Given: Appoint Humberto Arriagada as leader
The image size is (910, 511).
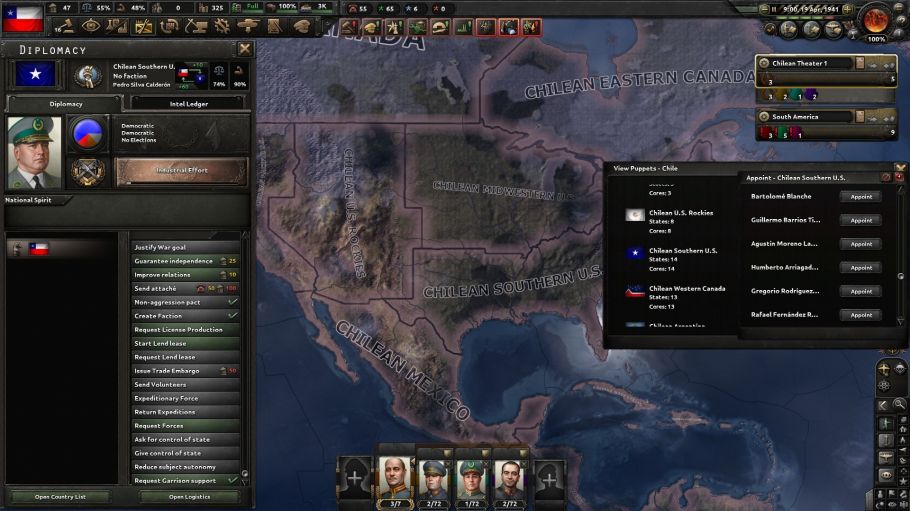Looking at the screenshot, I should [x=860, y=267].
